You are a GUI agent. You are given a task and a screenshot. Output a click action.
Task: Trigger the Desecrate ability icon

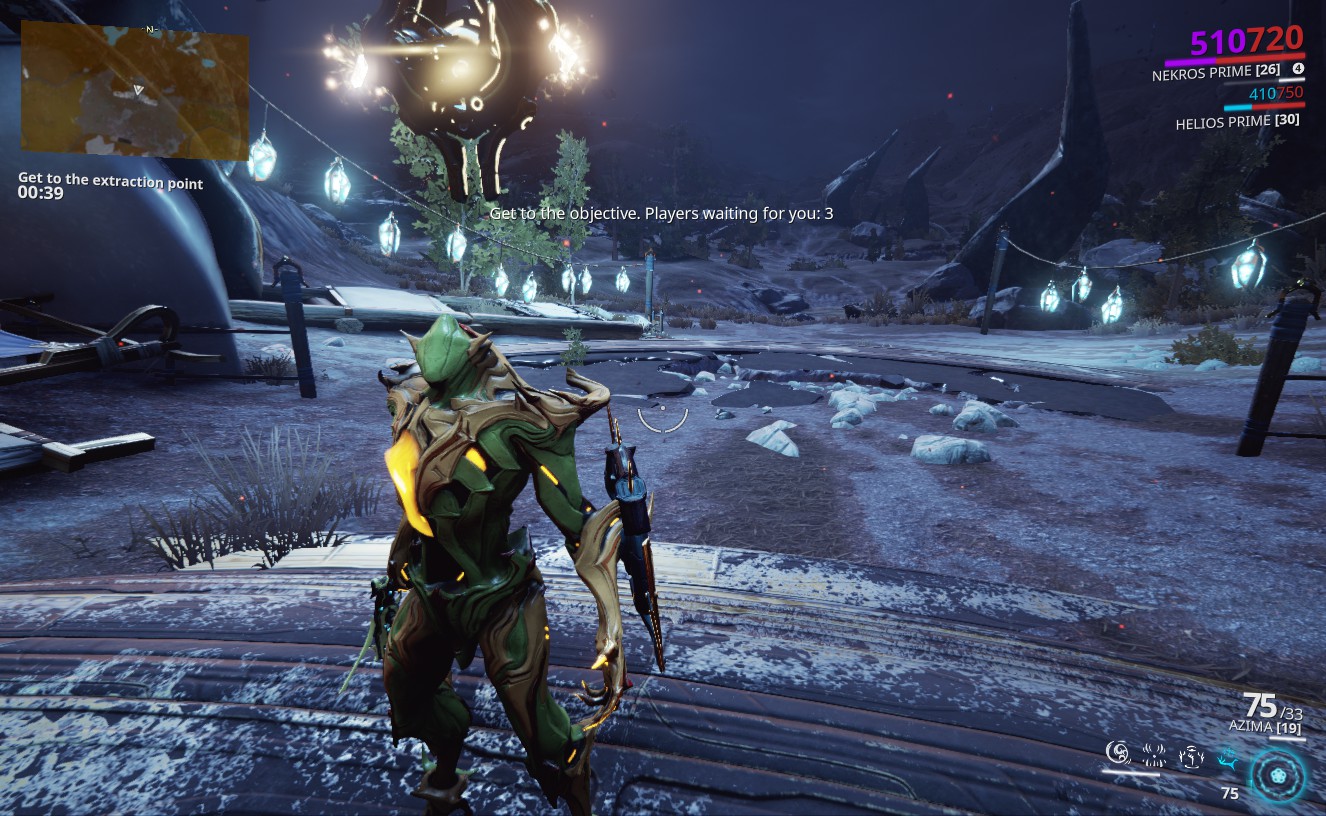click(1190, 755)
